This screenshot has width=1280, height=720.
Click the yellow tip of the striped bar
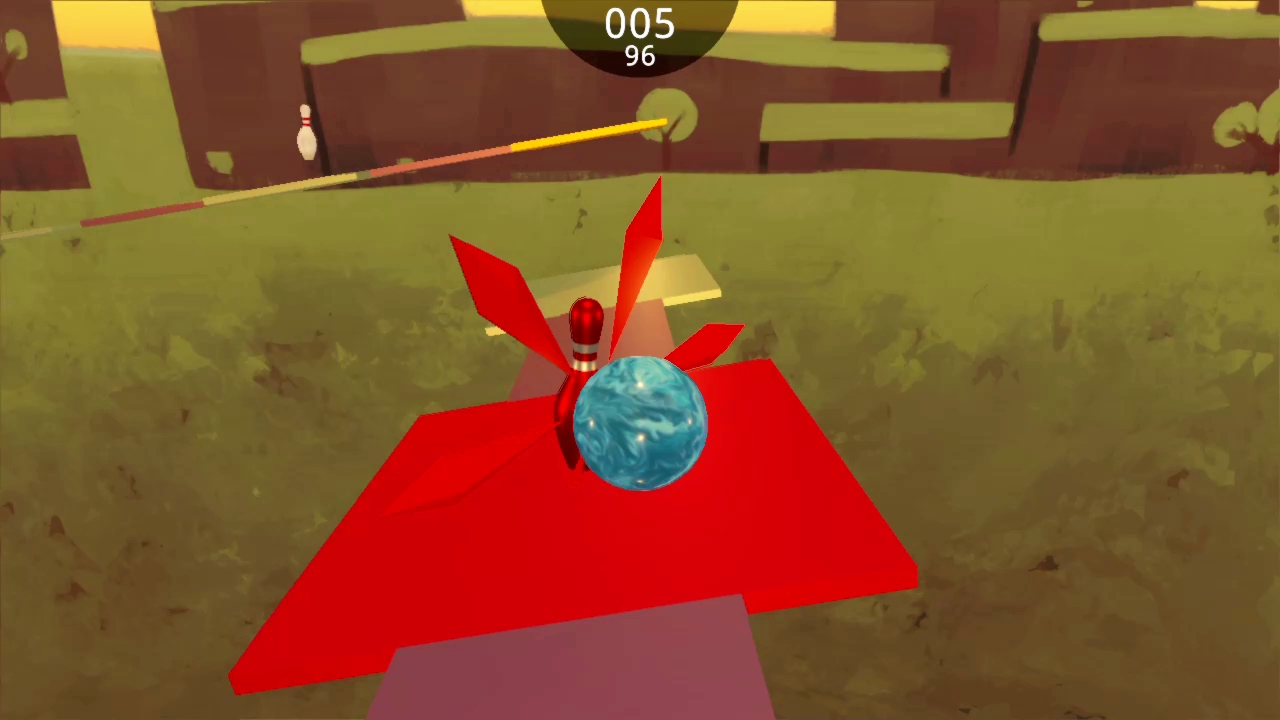click(655, 125)
